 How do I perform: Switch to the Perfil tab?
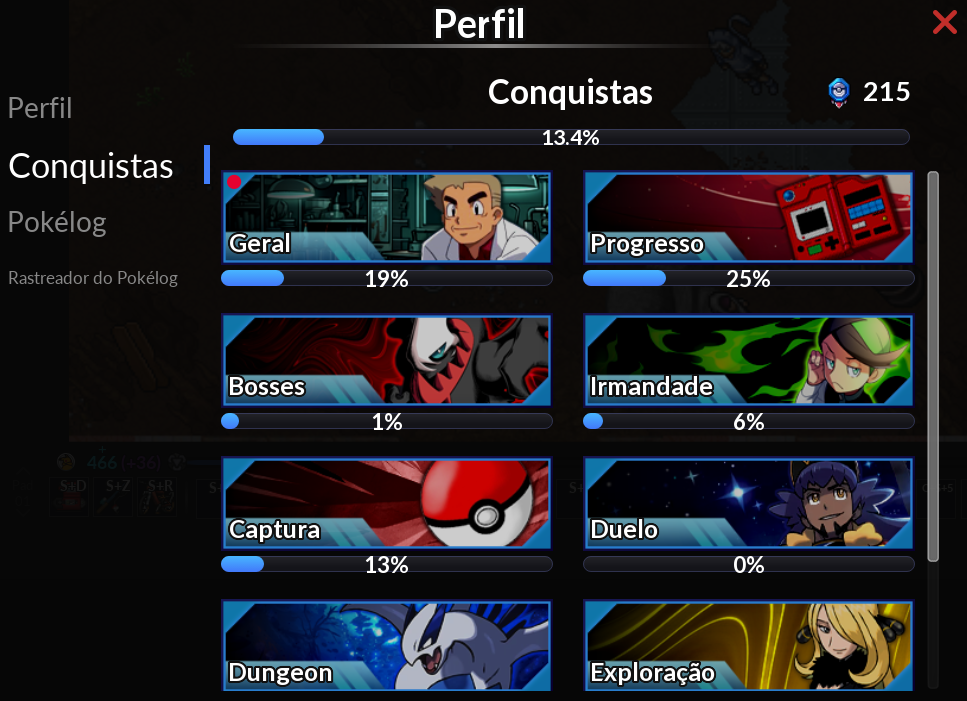point(40,108)
